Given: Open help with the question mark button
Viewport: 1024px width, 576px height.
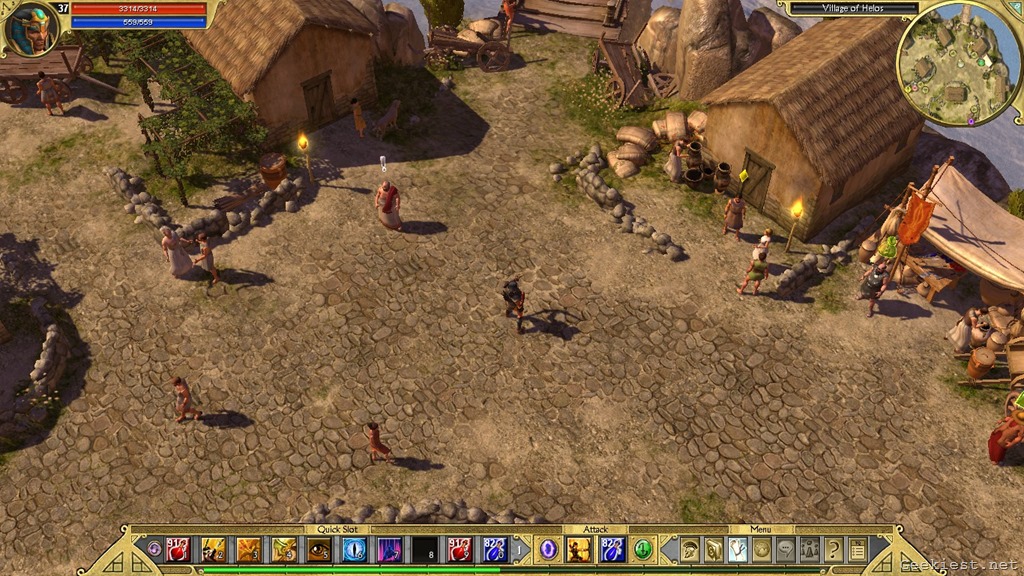Looking at the screenshot, I should coord(833,549).
